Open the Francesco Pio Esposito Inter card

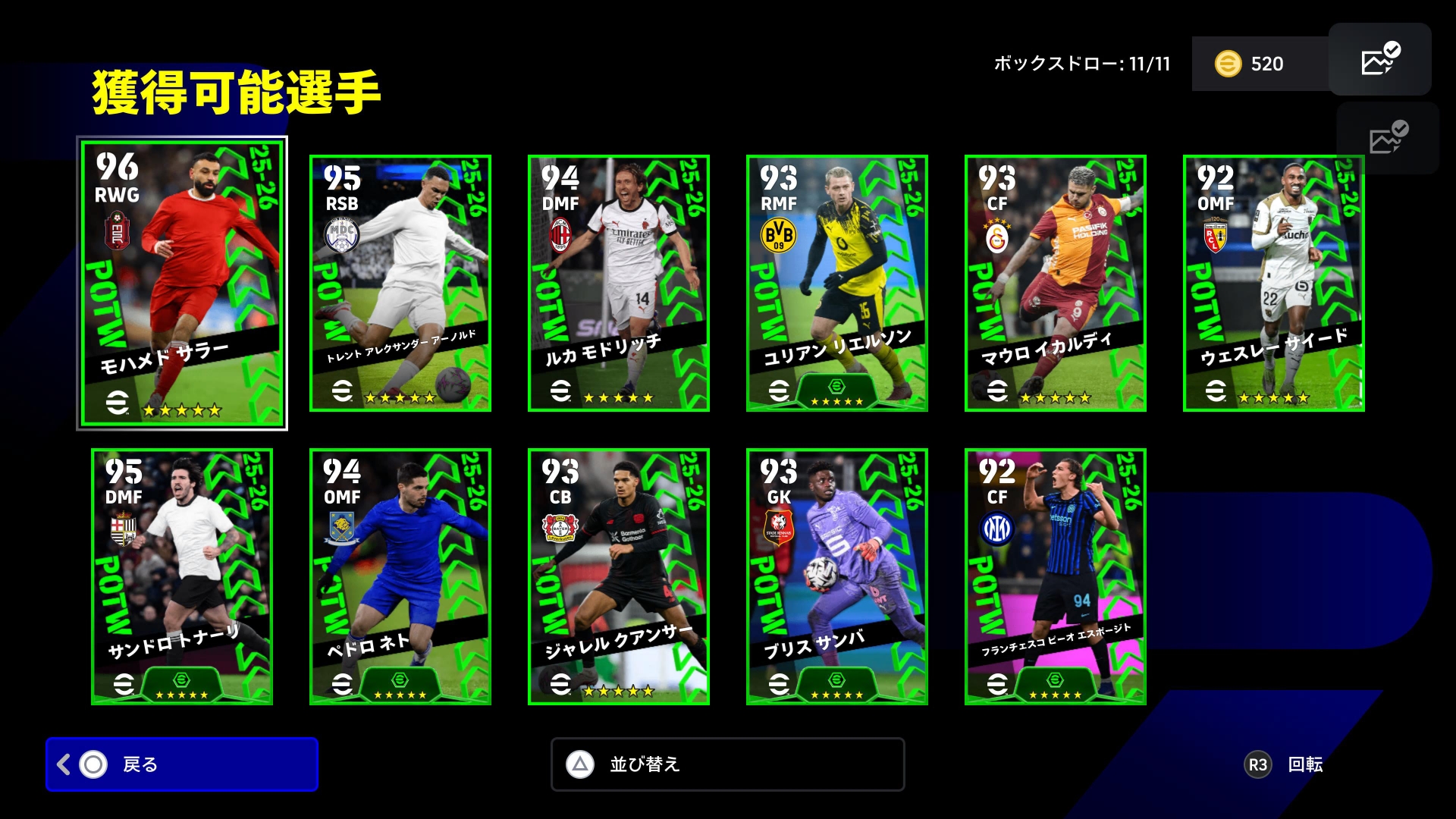point(1056,576)
